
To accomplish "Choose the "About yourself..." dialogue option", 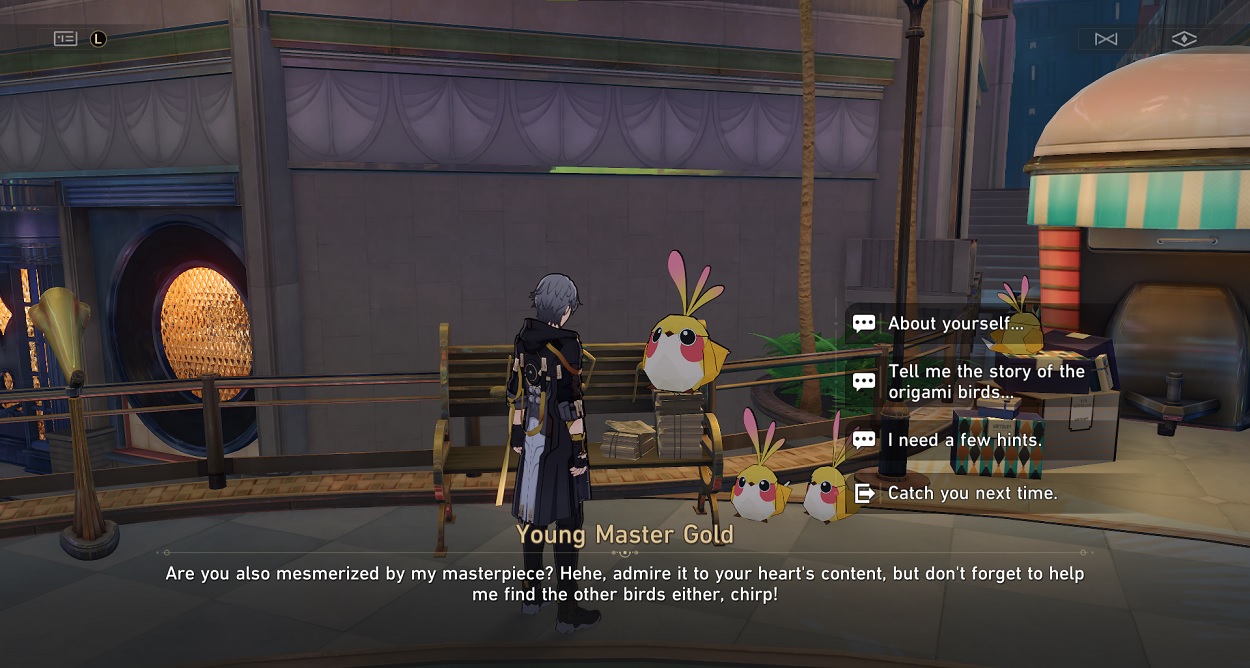I will (955, 324).
